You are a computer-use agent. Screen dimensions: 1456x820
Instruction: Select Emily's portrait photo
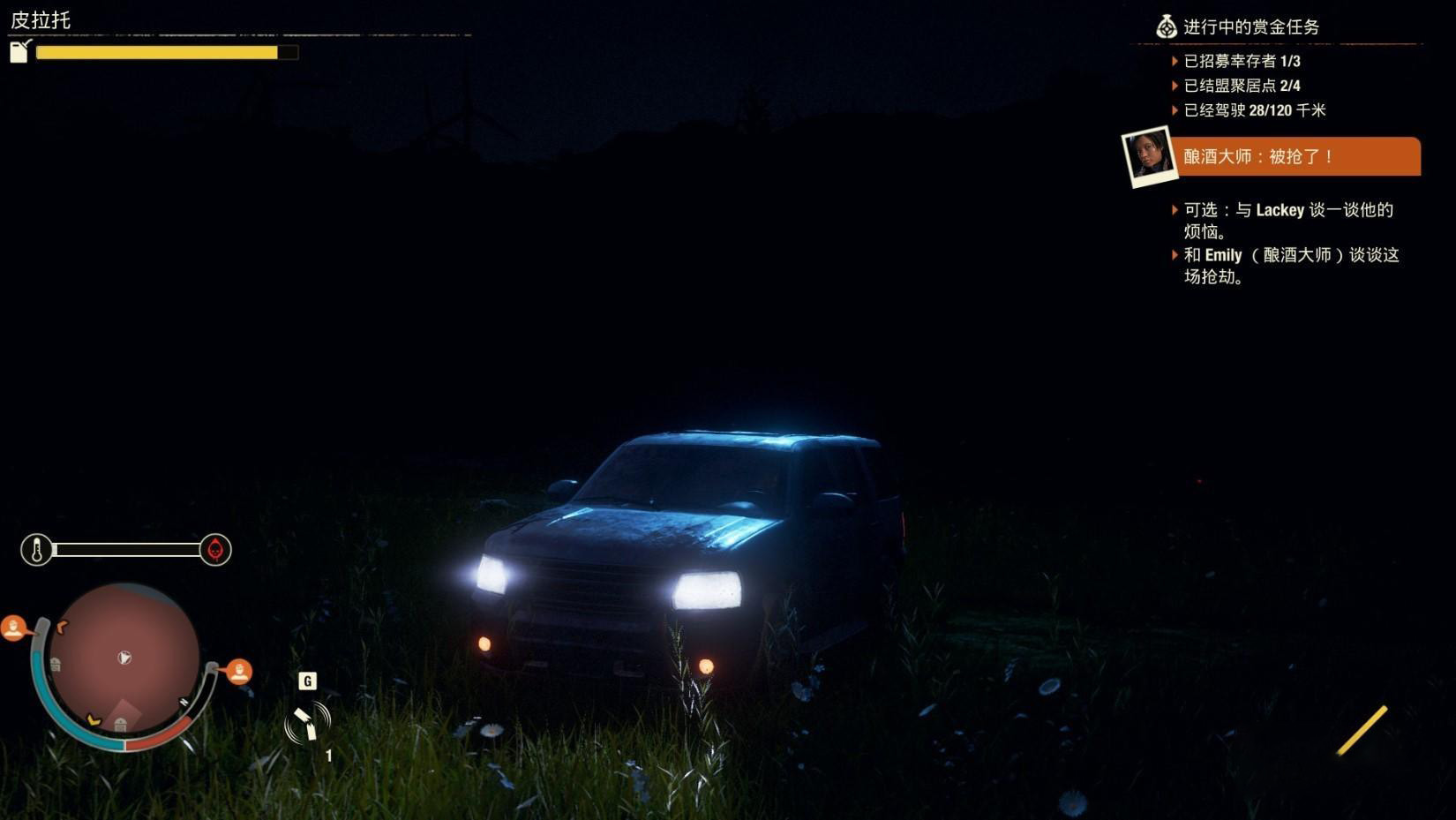click(x=1148, y=157)
